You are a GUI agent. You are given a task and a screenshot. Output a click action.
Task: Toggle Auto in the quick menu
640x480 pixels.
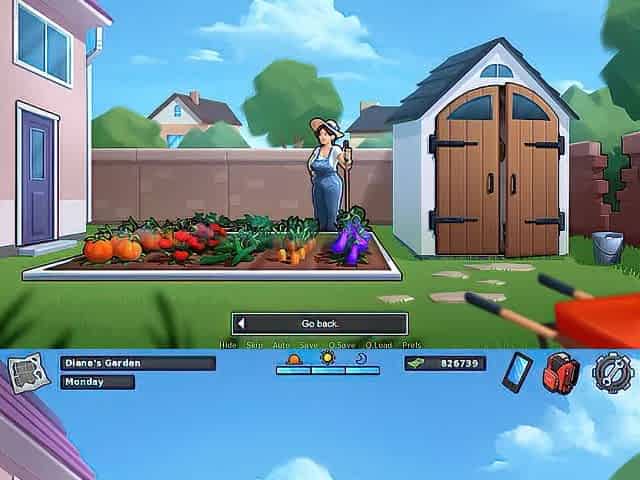click(x=282, y=345)
